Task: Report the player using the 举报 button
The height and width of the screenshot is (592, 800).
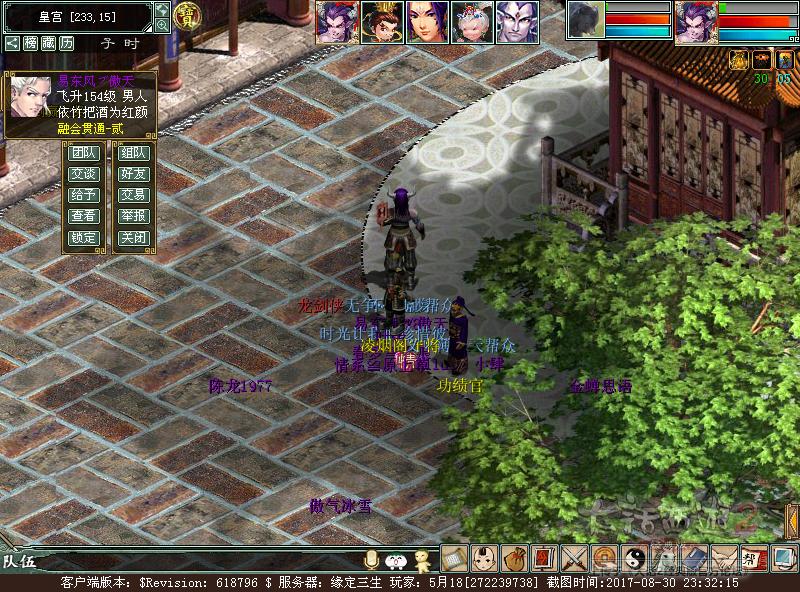Action: (133, 216)
